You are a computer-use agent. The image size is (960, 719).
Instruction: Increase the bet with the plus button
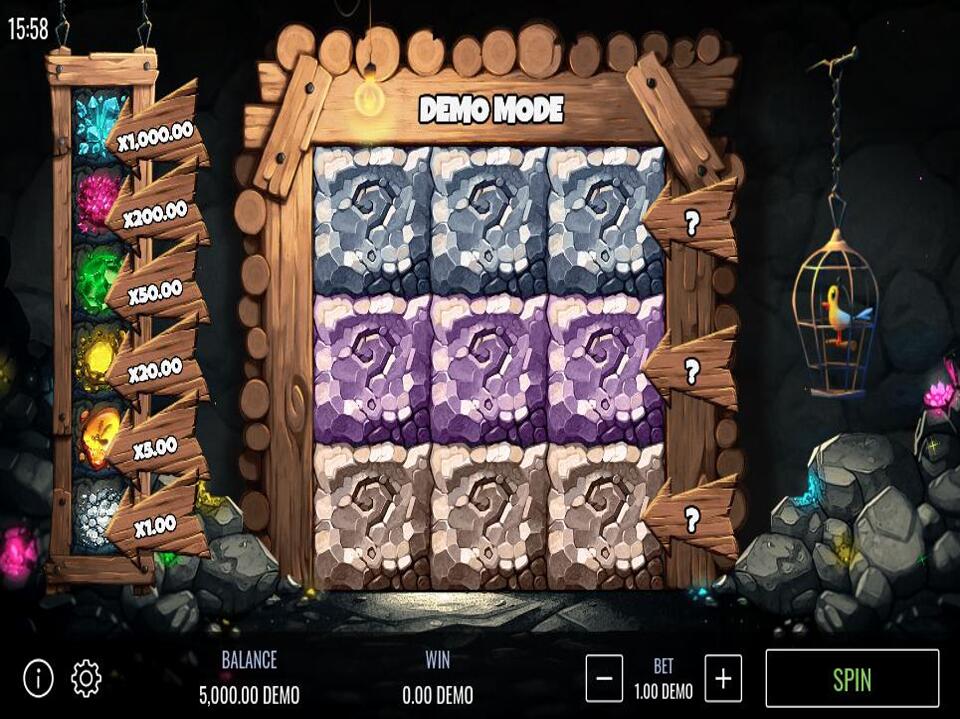click(x=723, y=679)
